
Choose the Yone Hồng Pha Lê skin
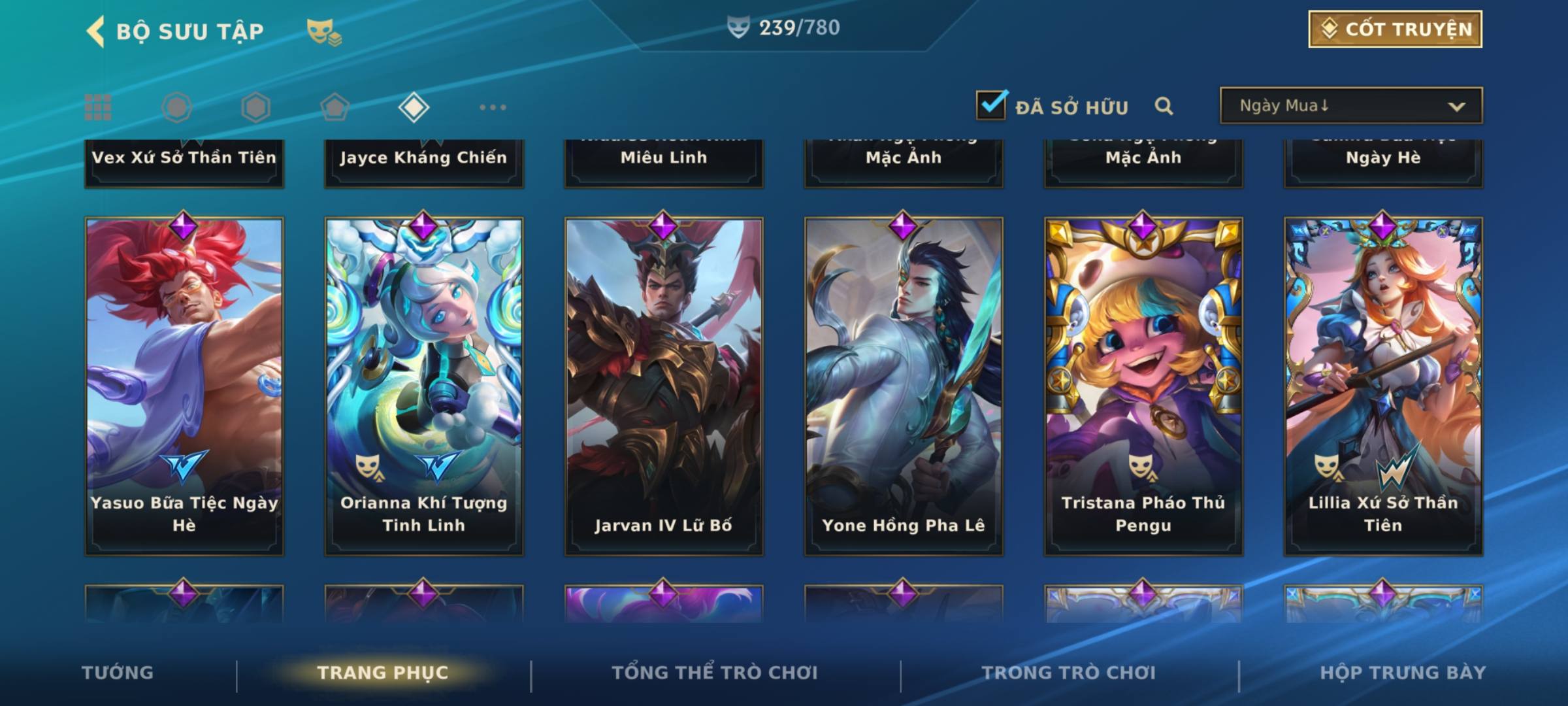[904, 386]
